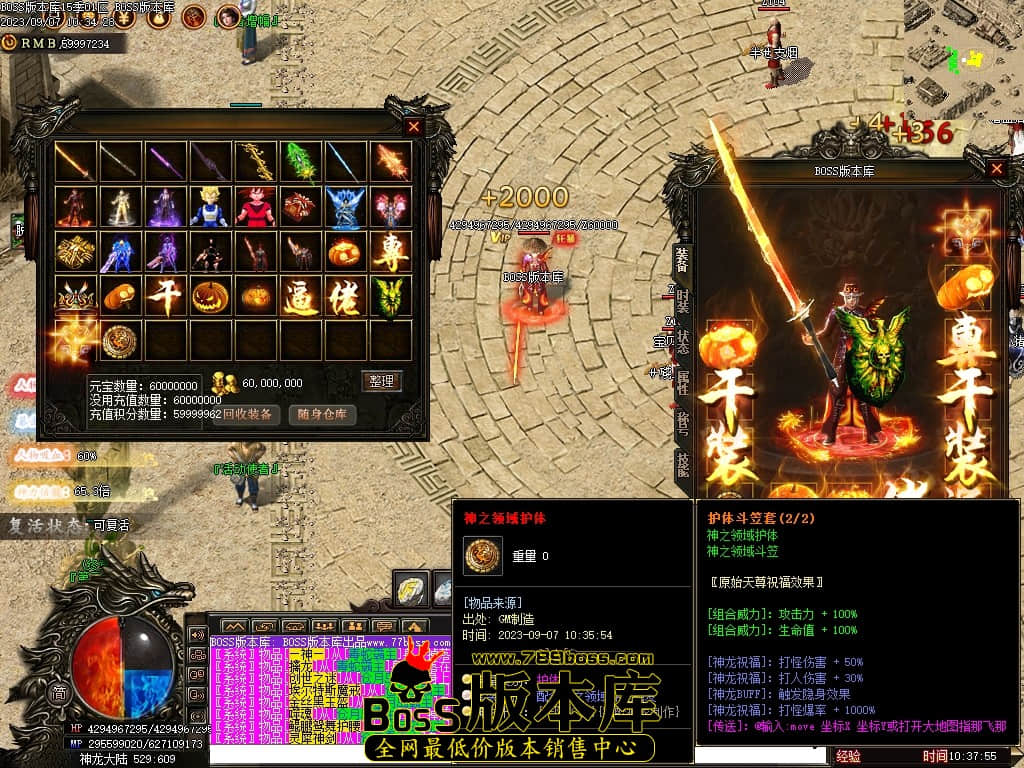1024x768 pixels.
Task: Switch to the 状态 status tab
Action: (x=682, y=340)
